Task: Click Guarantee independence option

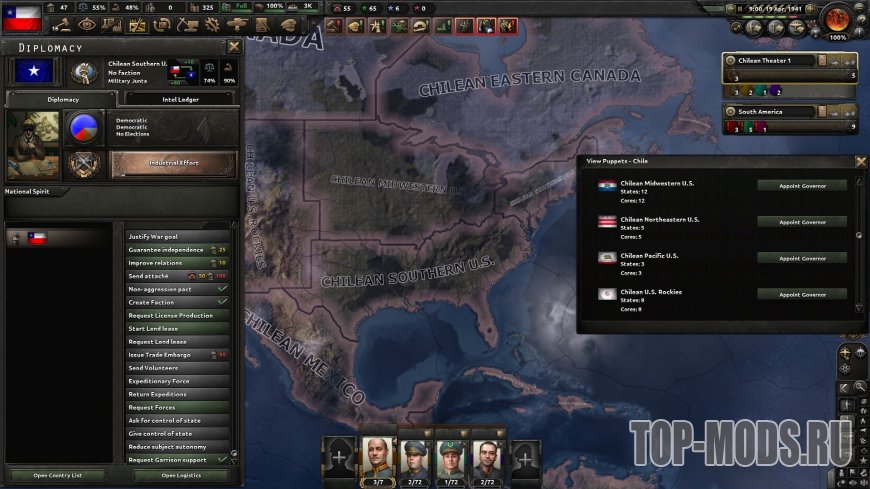Action: click(x=168, y=249)
